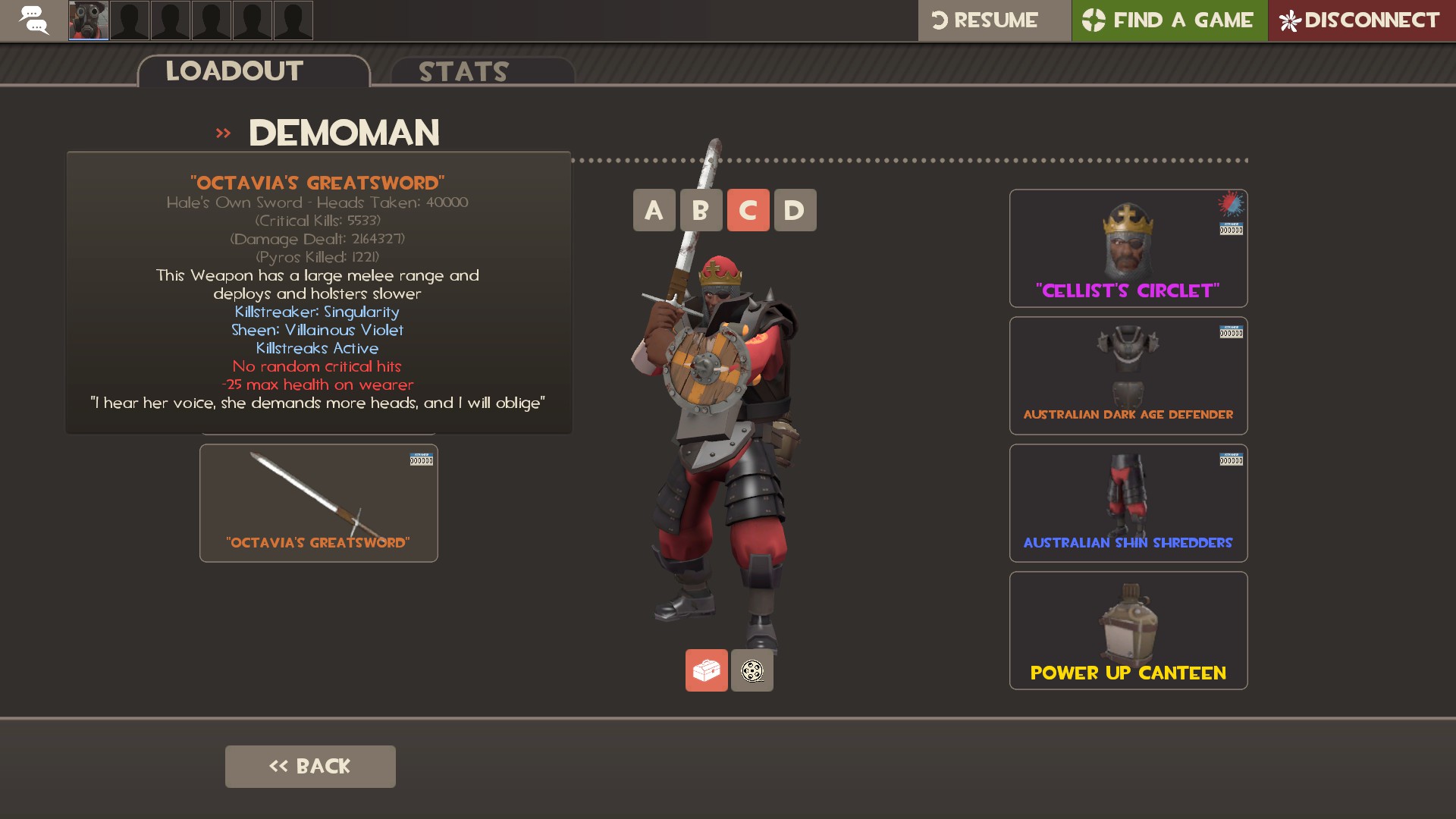Select the Pyro player avatar thumbnail

point(89,20)
